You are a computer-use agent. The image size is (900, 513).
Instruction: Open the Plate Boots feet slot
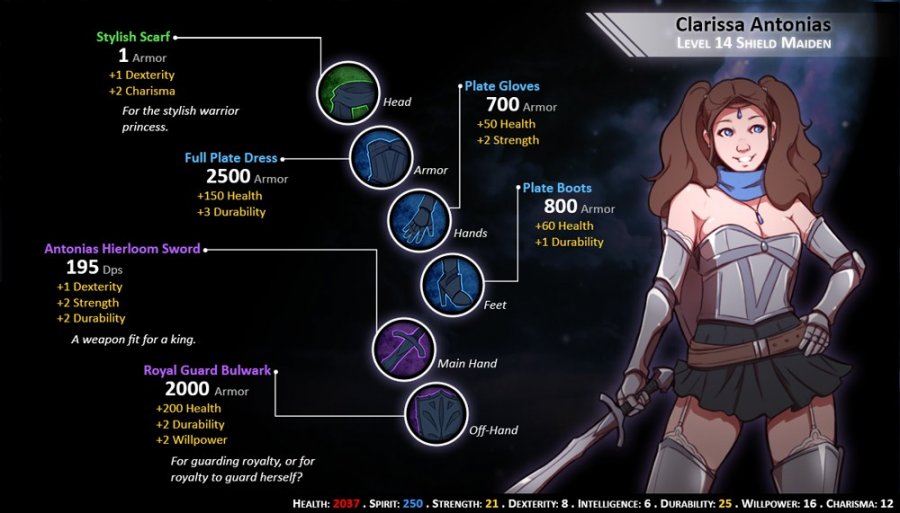click(x=452, y=282)
